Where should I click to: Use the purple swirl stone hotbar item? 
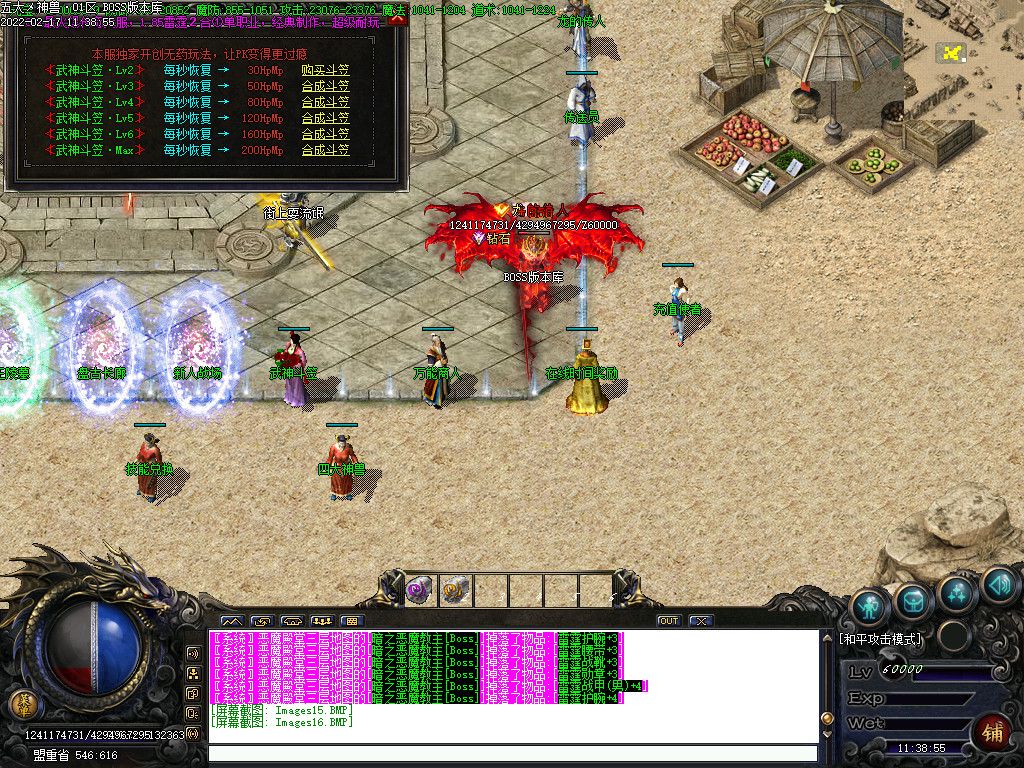click(x=418, y=589)
